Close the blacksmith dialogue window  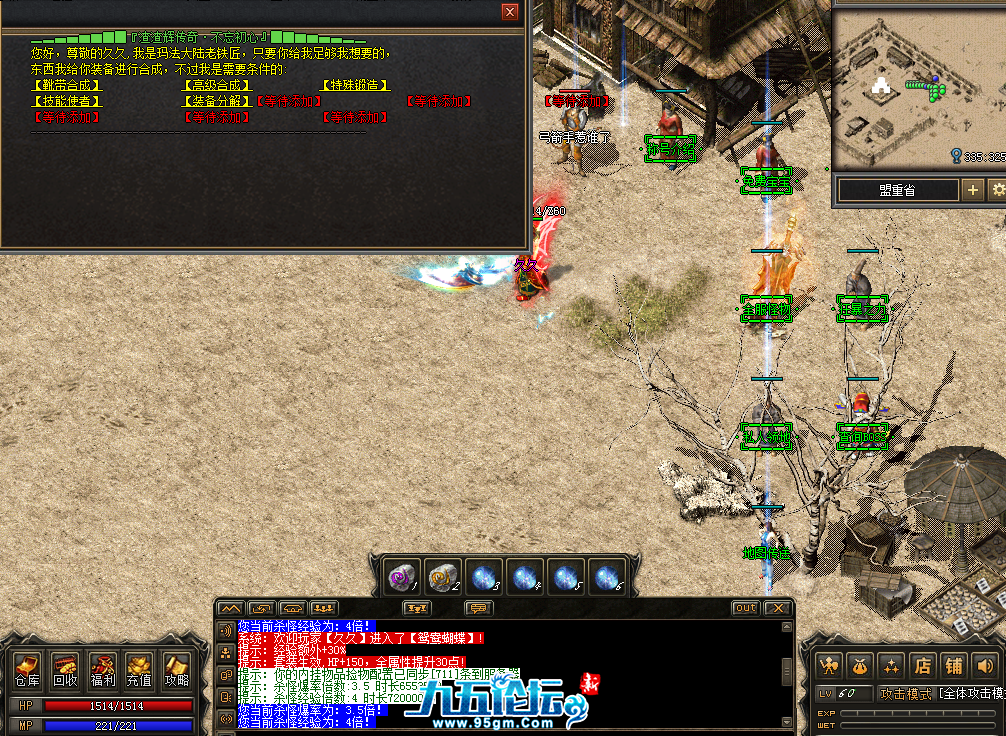(x=510, y=12)
